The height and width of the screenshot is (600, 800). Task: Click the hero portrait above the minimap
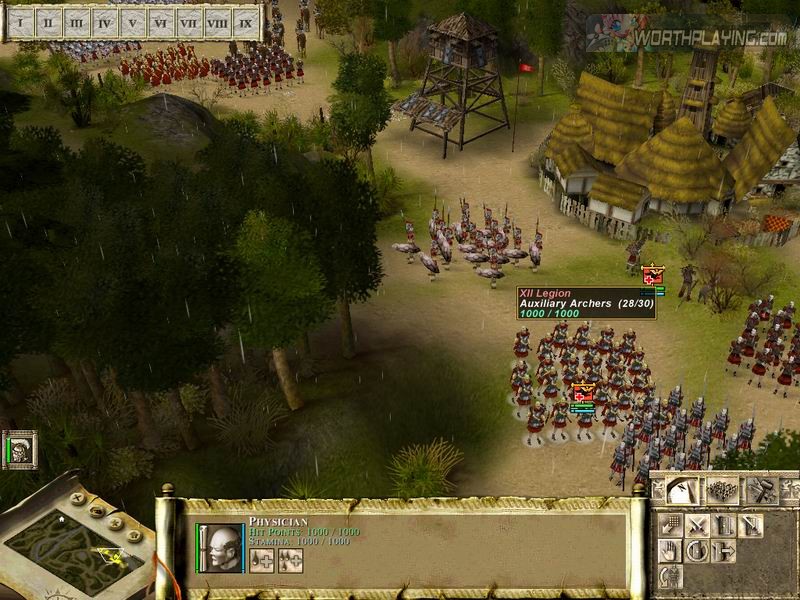pos(21,450)
